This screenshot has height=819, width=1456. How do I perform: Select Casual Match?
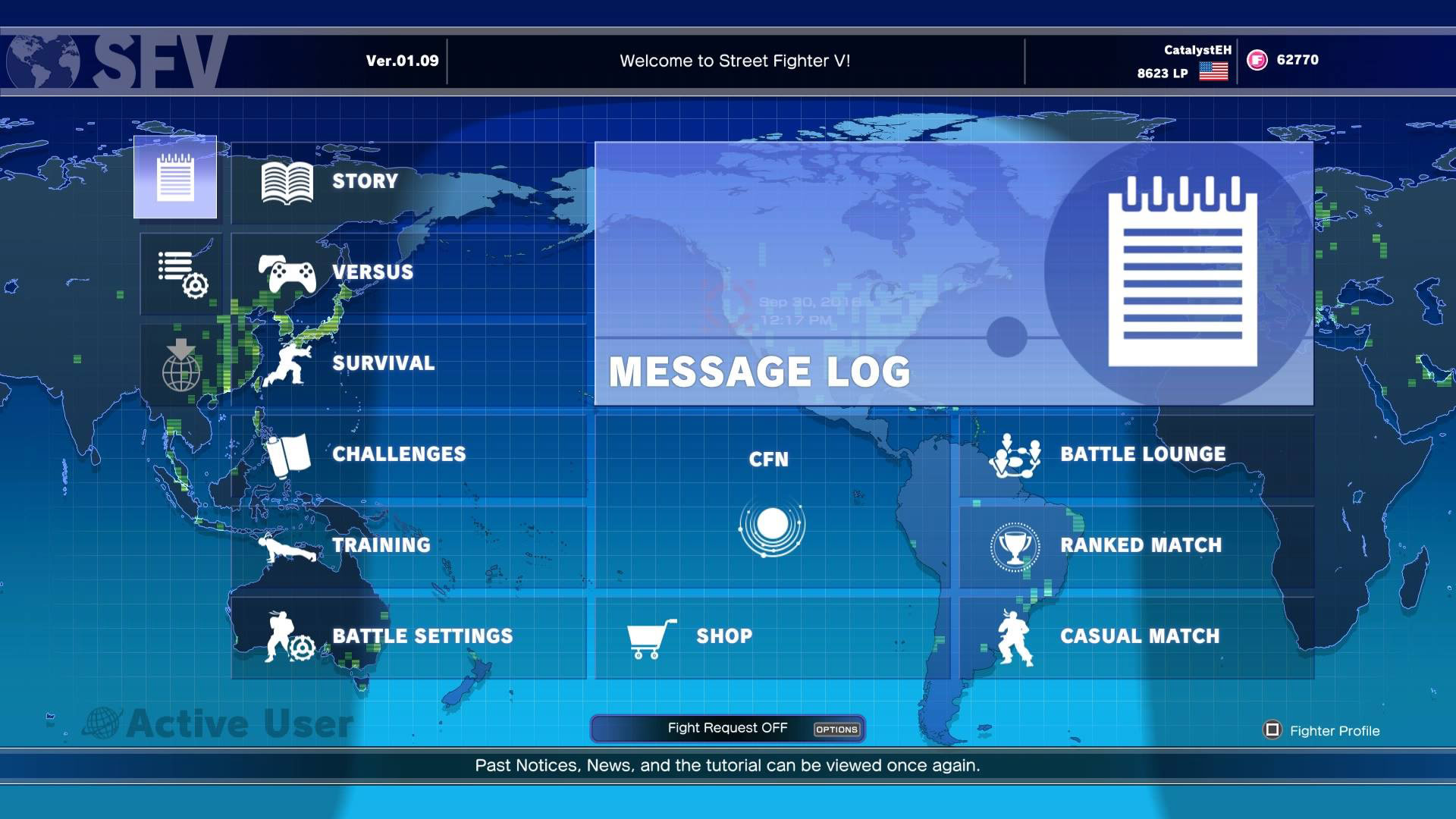(x=1136, y=637)
